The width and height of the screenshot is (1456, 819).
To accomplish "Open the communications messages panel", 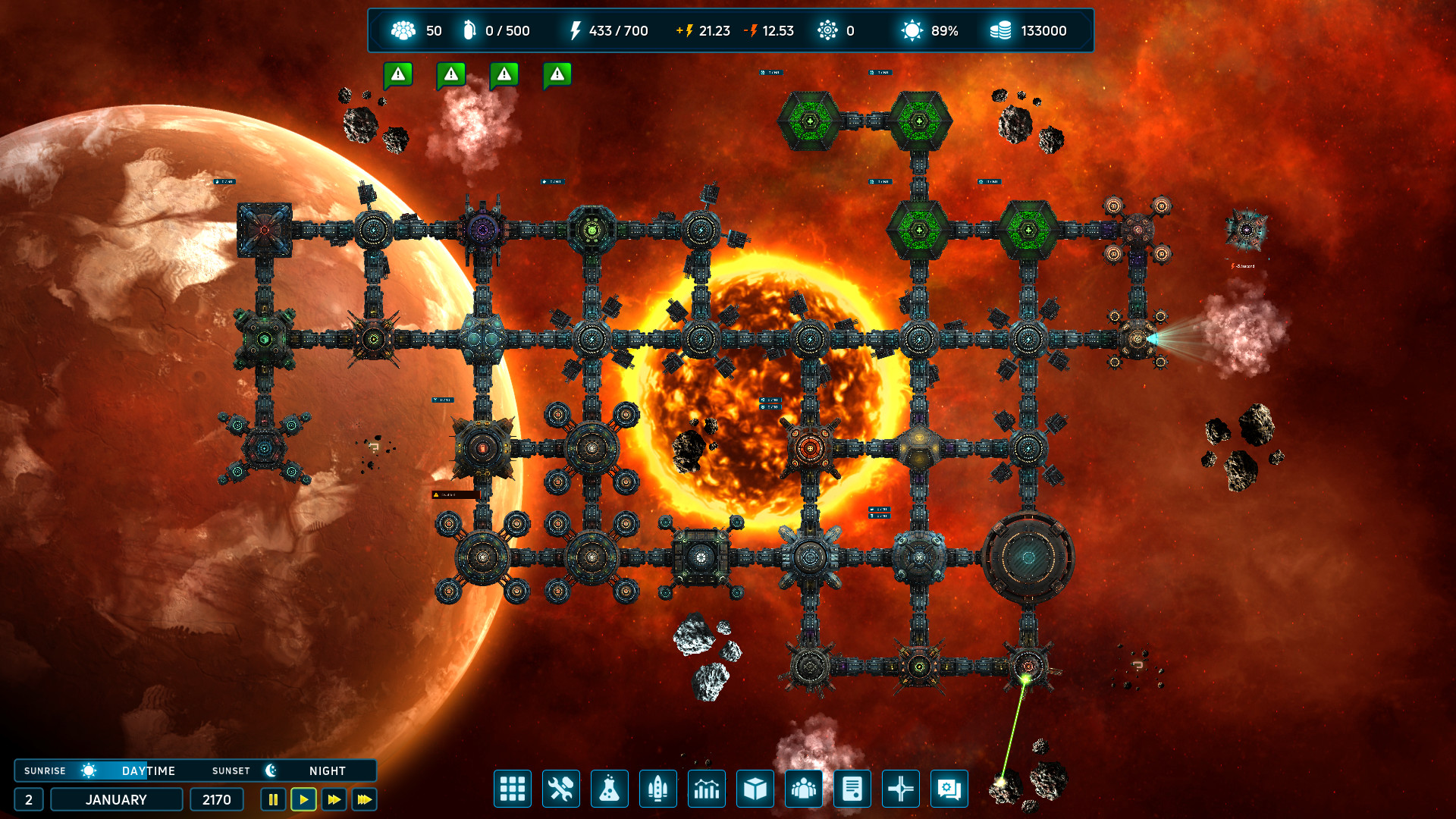I will [949, 789].
